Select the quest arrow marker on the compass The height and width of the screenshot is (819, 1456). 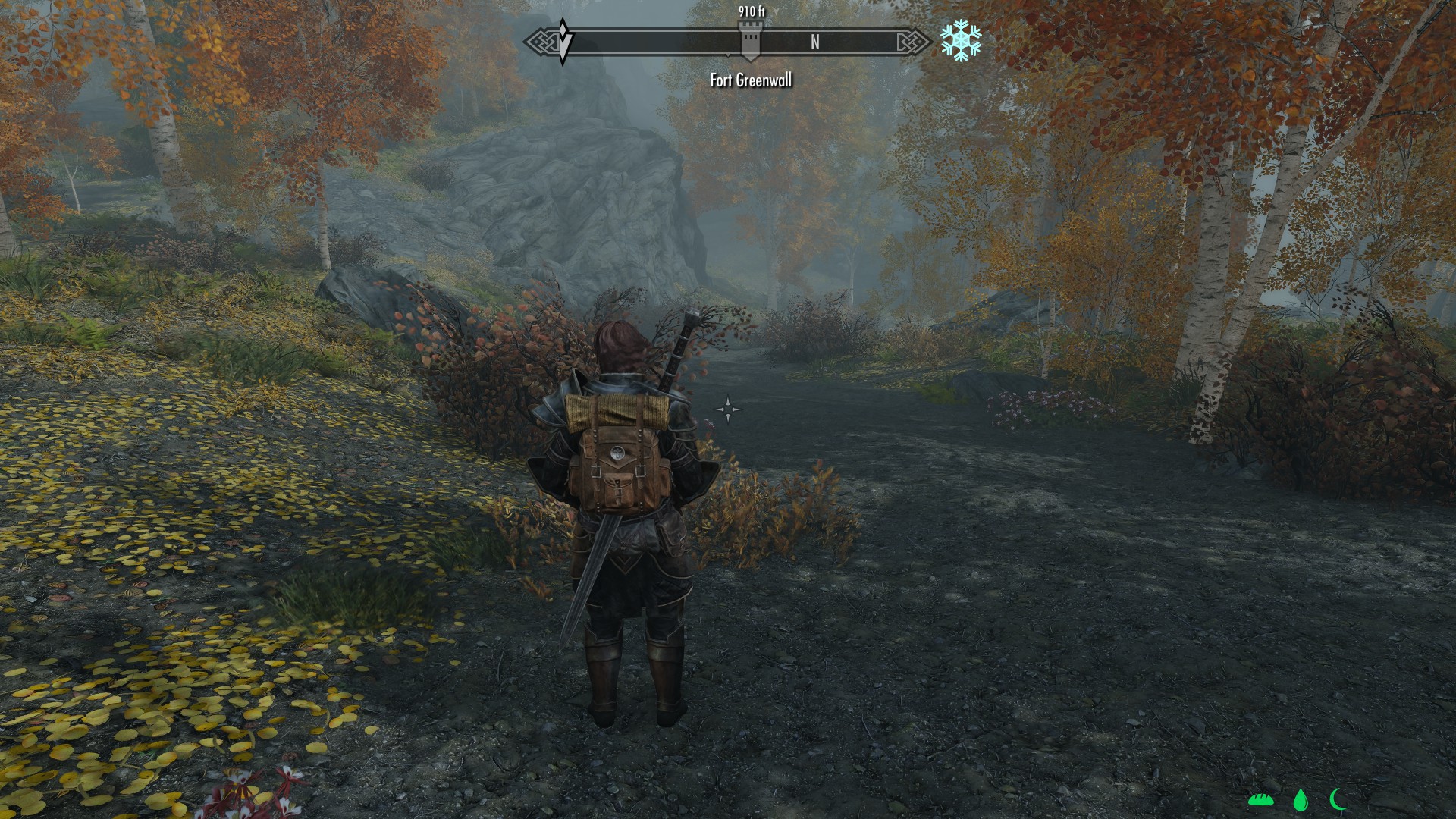(x=563, y=41)
